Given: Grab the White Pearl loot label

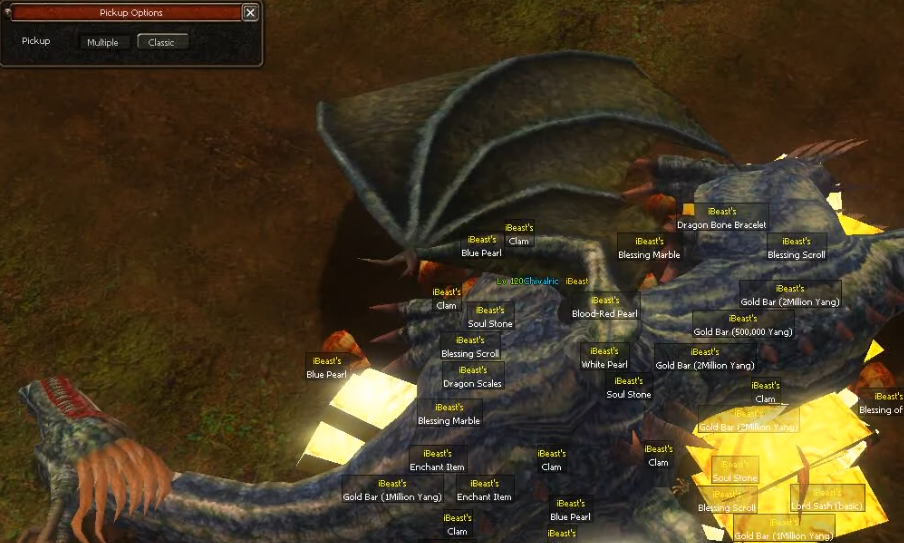Looking at the screenshot, I should point(604,365).
